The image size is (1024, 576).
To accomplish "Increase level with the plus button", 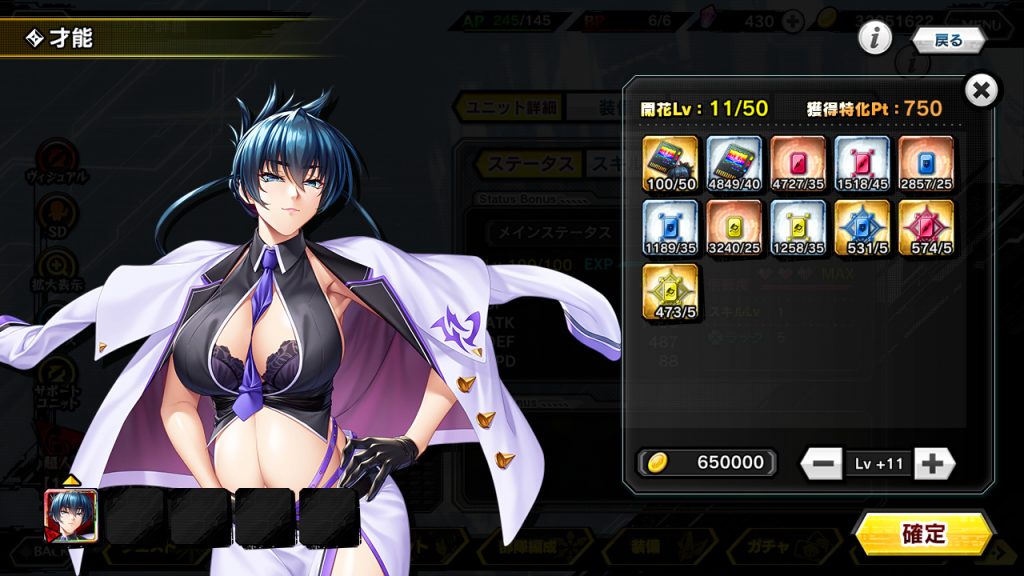I will coord(934,463).
